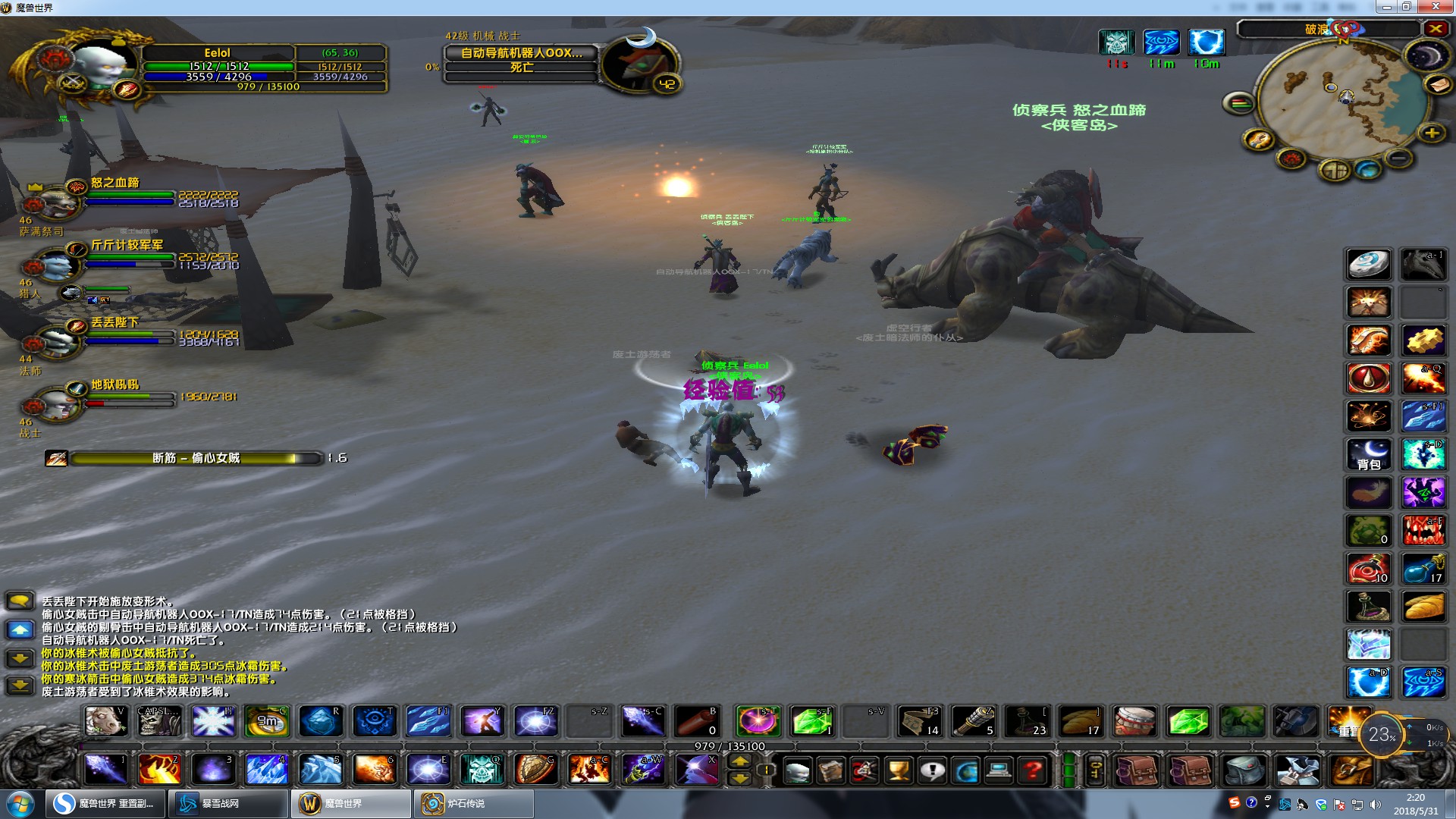Use the bread food item with 17 charges
Image resolution: width=1456 pixels, height=819 pixels.
pos(1080,721)
